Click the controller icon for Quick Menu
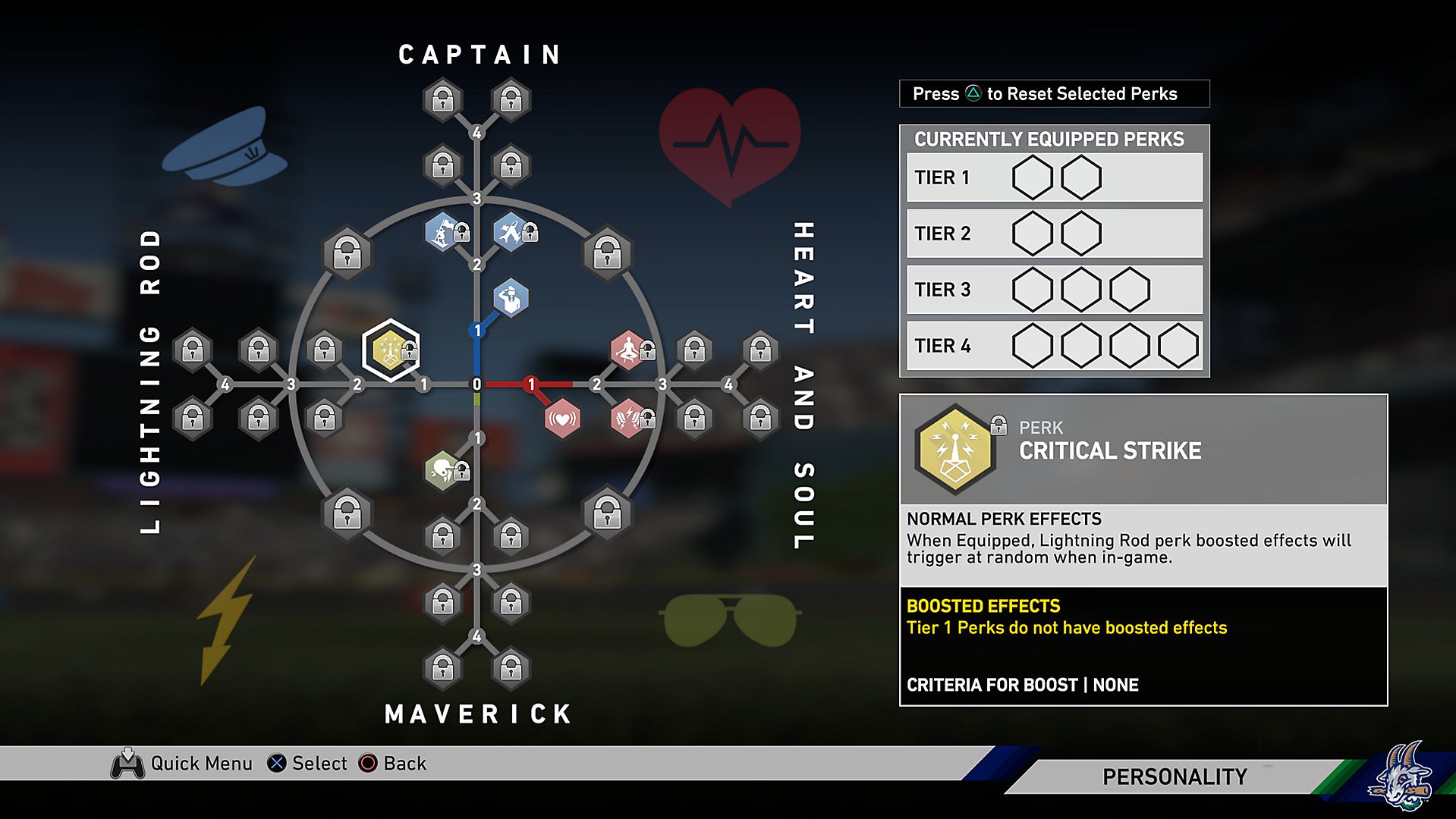The width and height of the screenshot is (1456, 819). coord(128,763)
